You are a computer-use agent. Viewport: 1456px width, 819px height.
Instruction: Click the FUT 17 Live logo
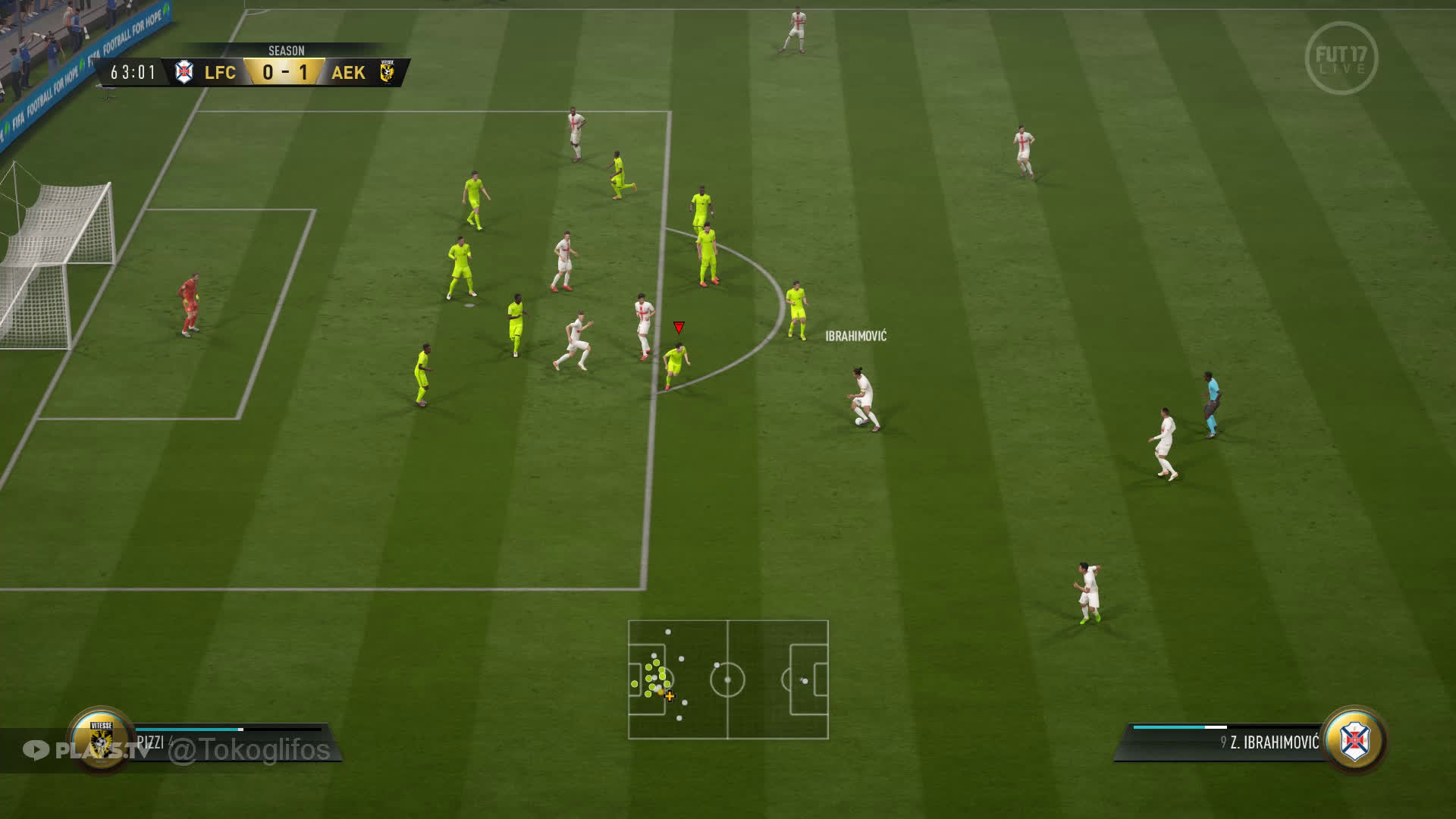(x=1341, y=58)
